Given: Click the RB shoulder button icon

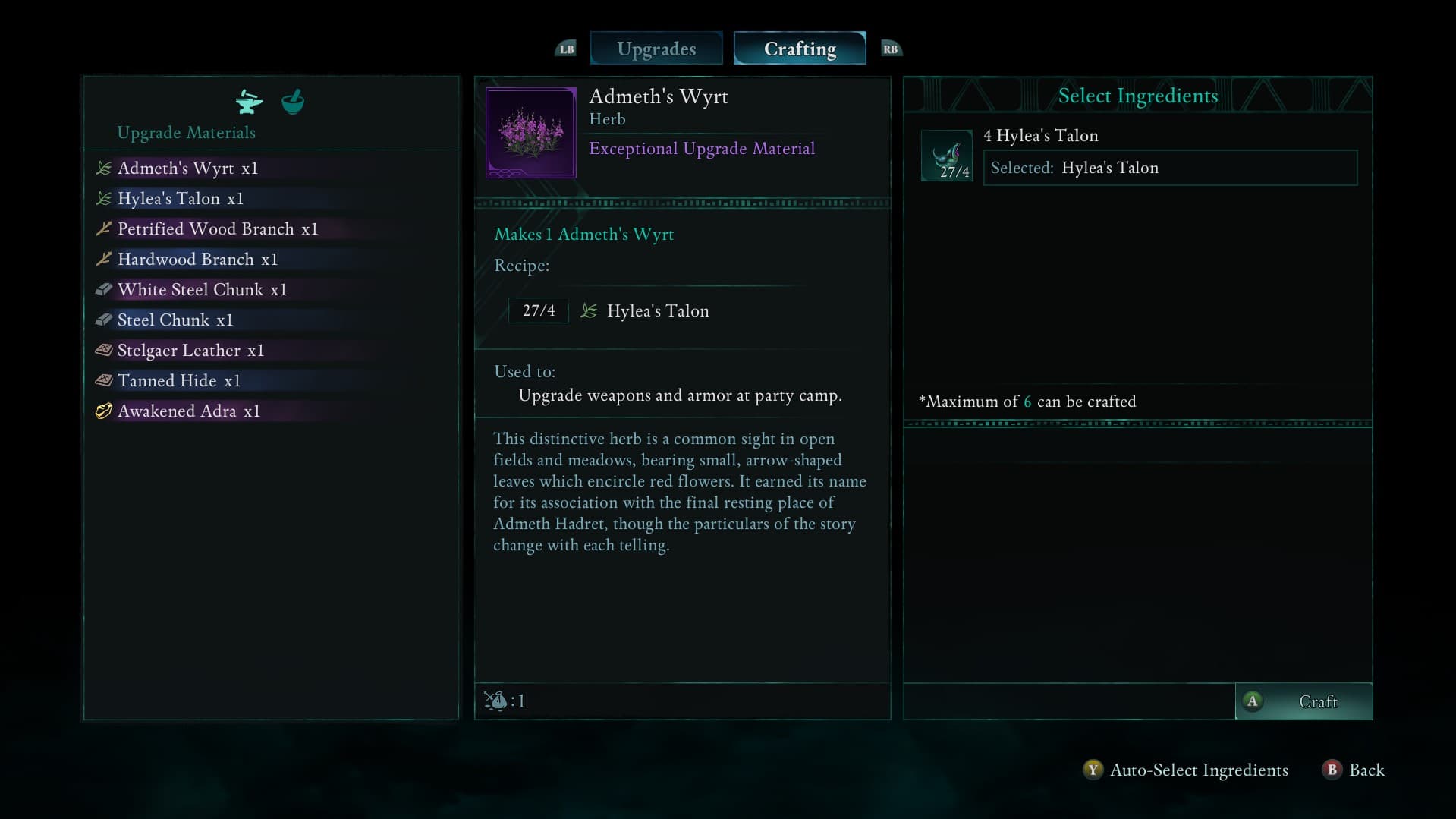Looking at the screenshot, I should (890, 48).
